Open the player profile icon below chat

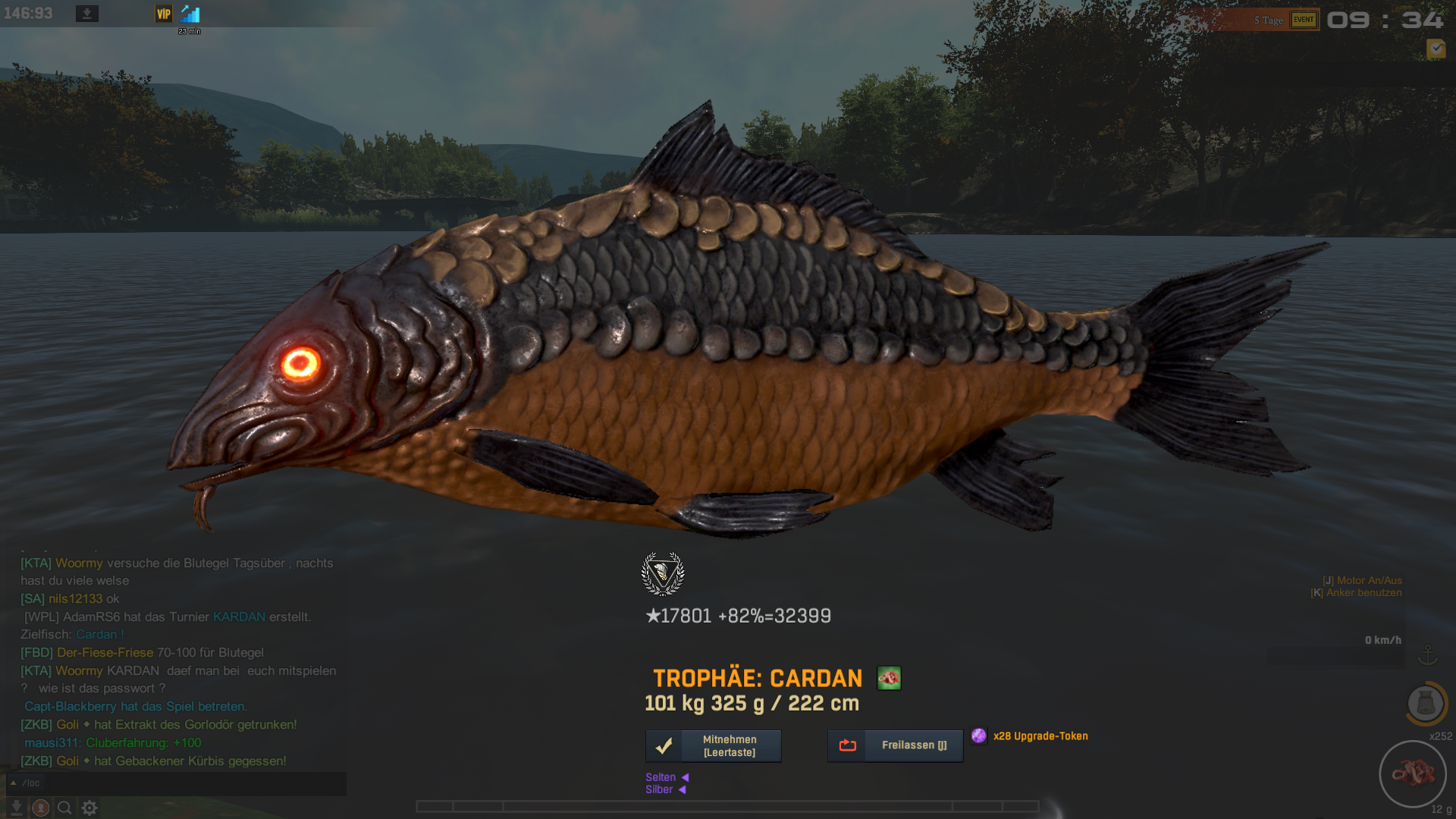41,808
